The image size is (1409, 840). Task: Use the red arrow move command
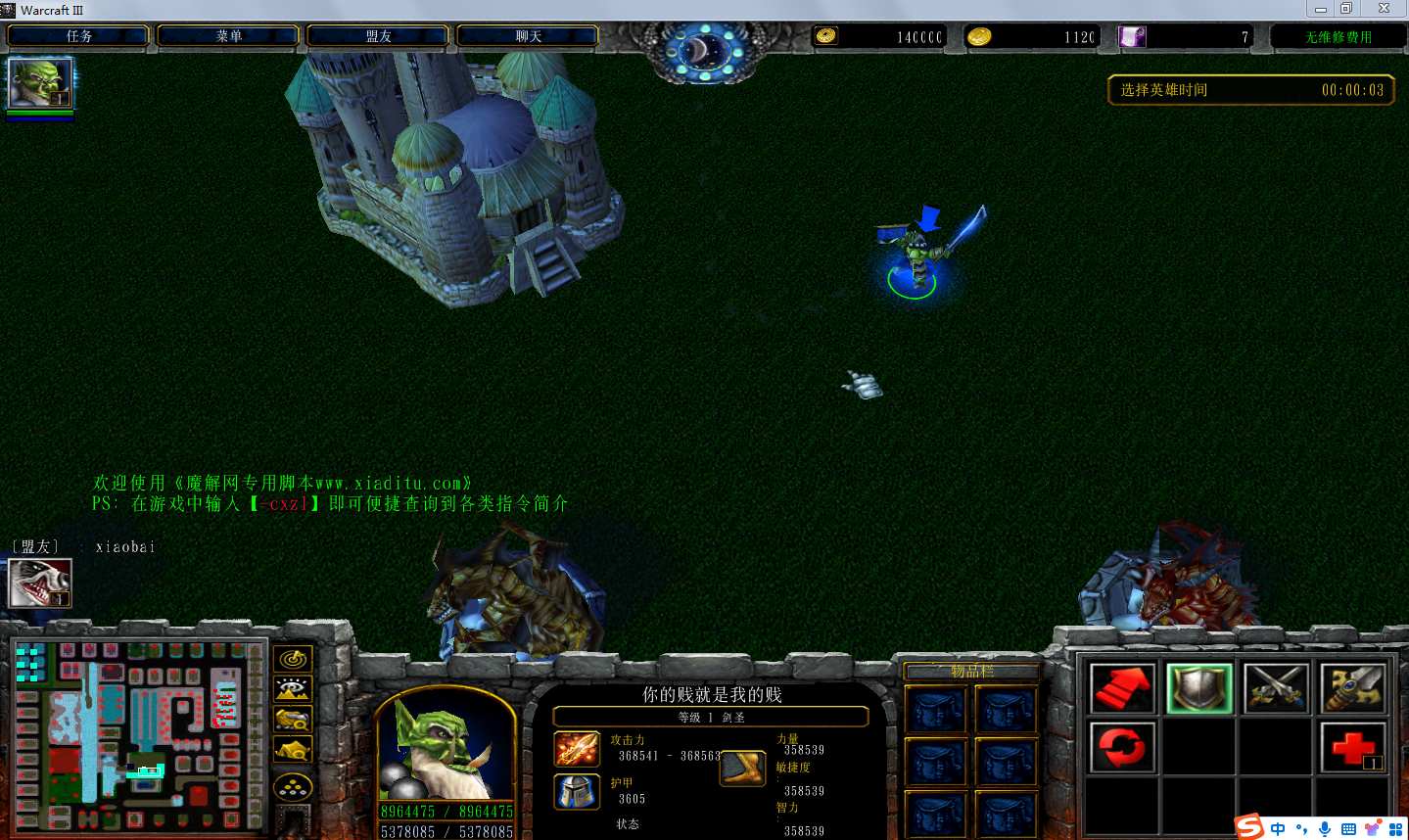pos(1122,688)
